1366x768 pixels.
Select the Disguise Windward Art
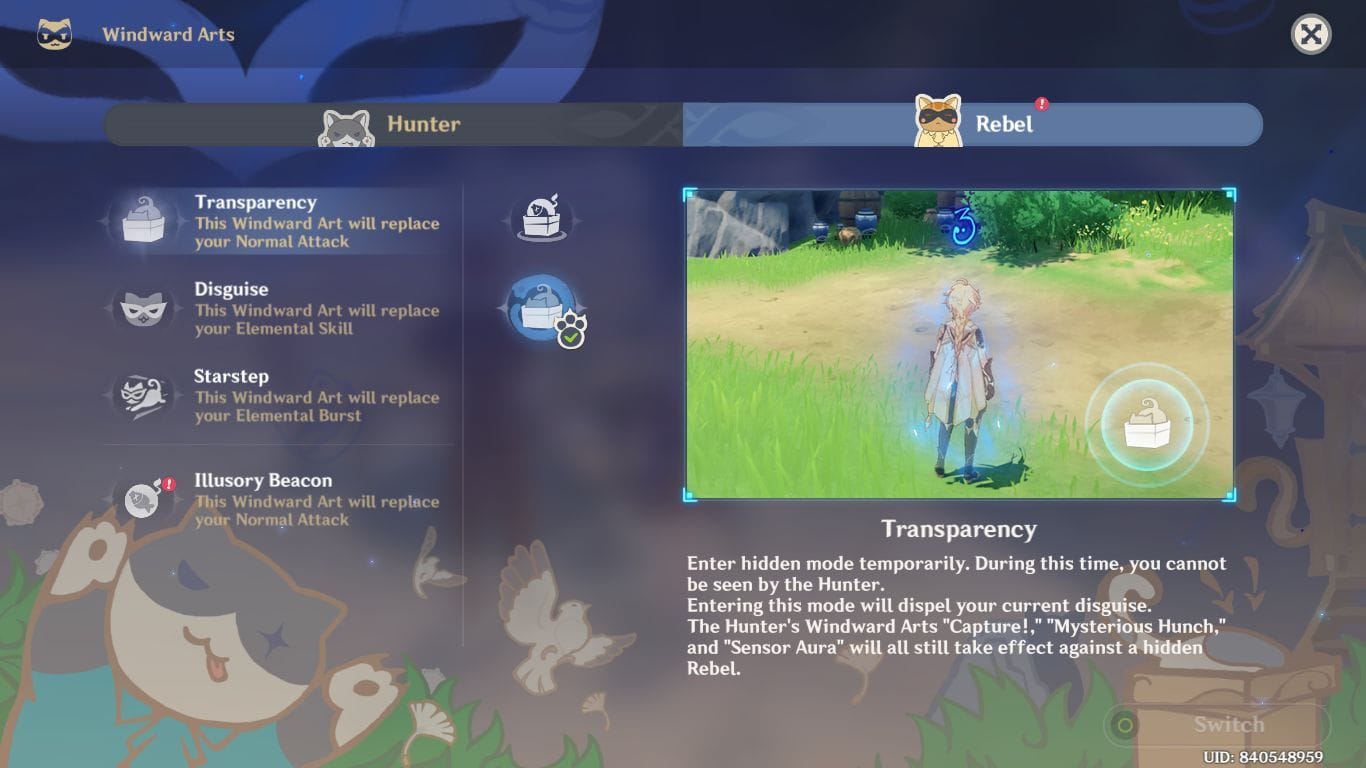[x=282, y=308]
